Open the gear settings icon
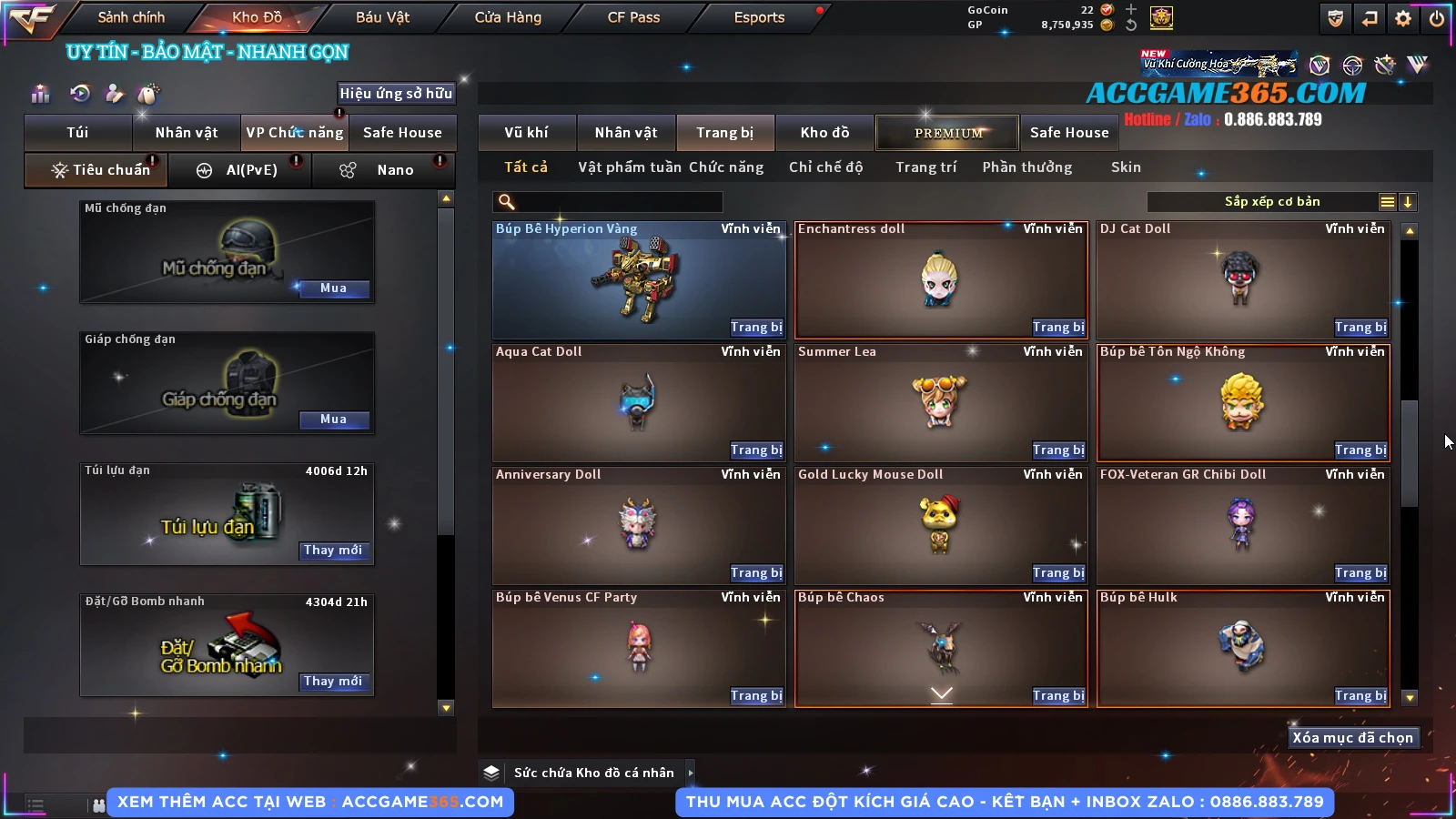 pos(1403,18)
